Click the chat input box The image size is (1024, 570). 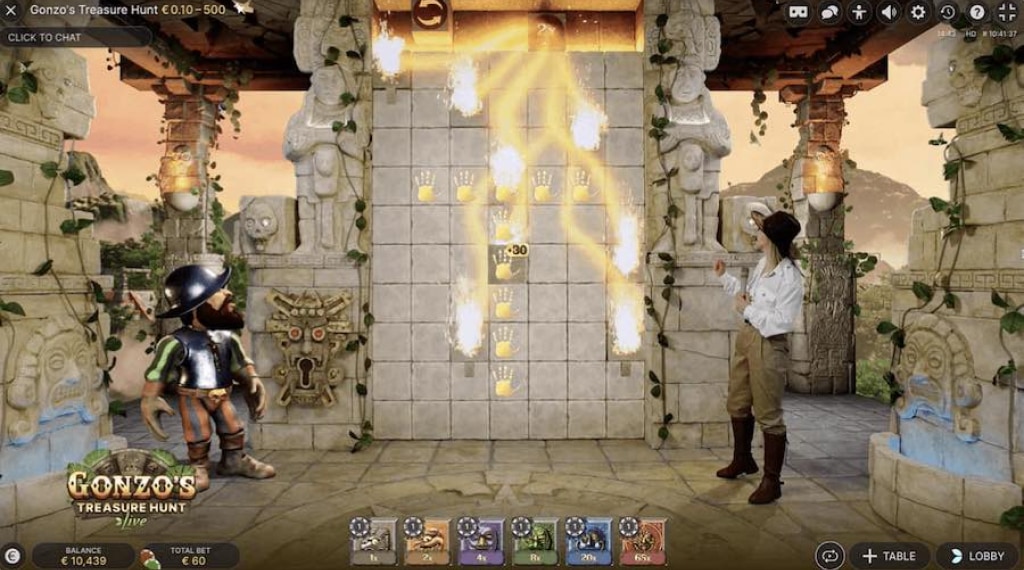tap(75, 37)
